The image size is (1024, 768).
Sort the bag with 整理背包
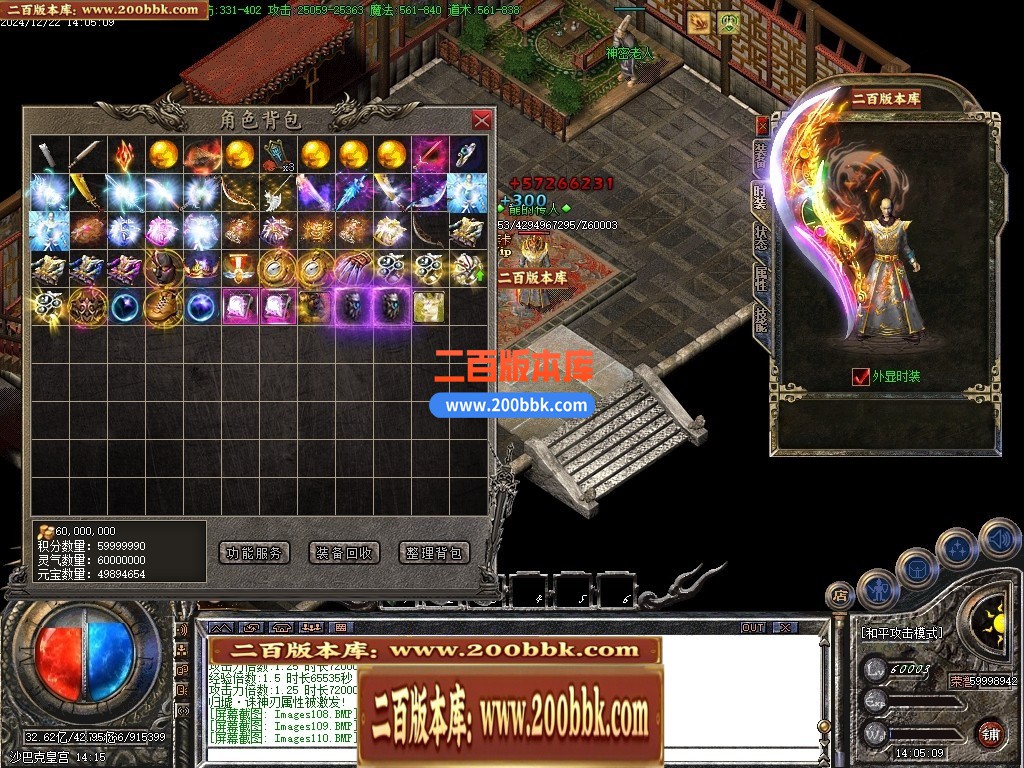coord(434,552)
